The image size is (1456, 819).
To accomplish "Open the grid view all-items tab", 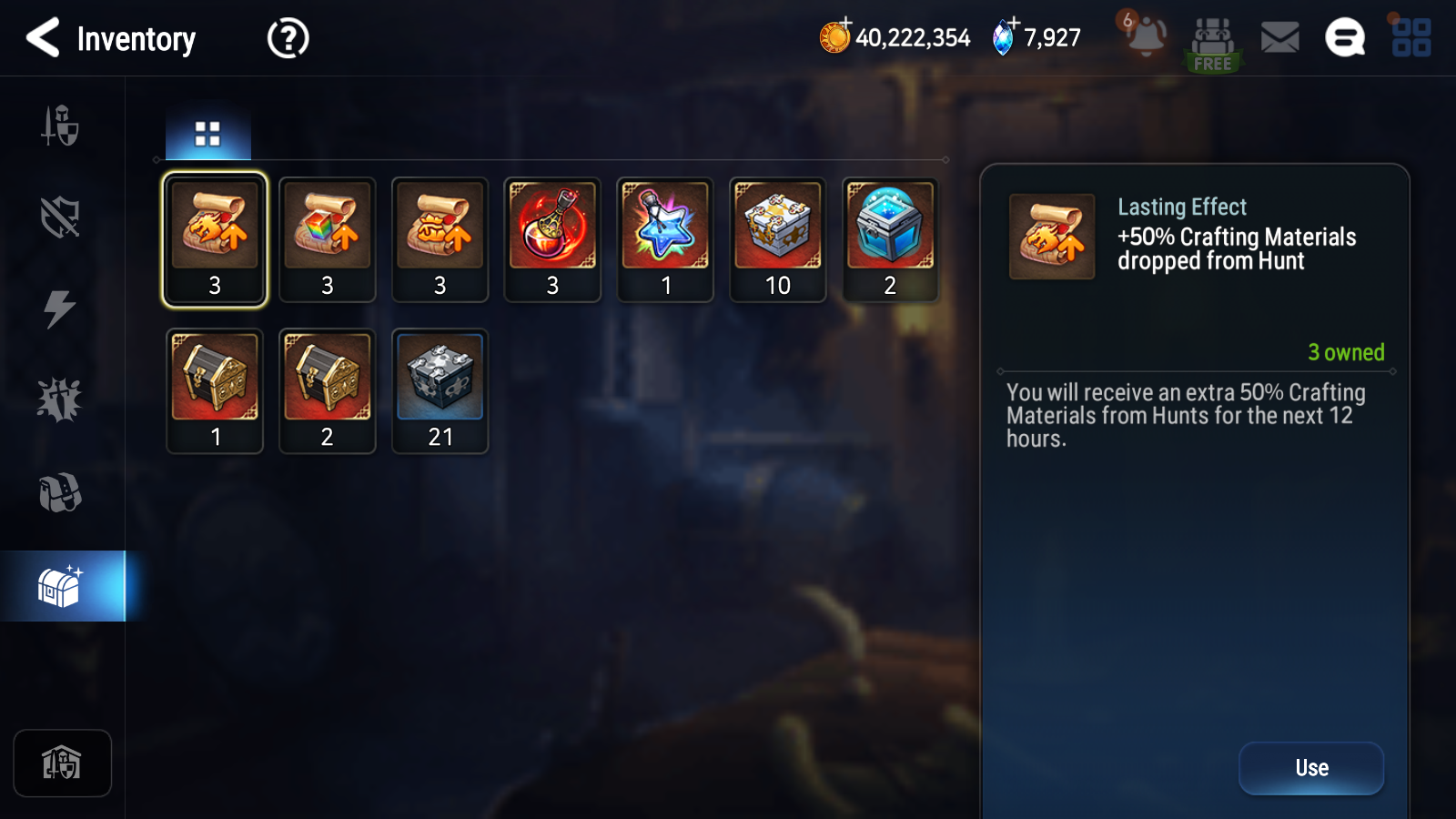I will pos(207,134).
